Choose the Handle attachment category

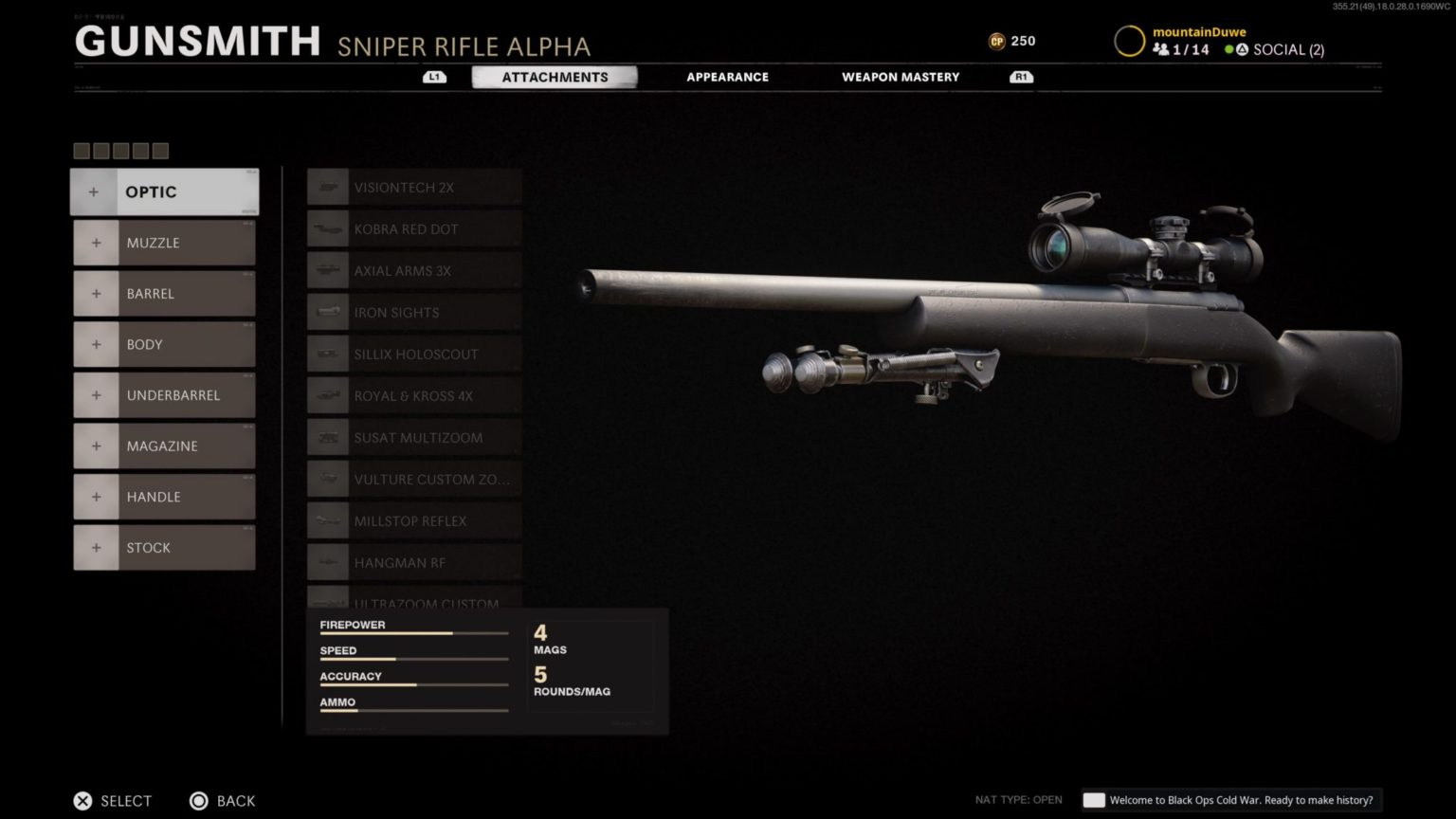[x=164, y=497]
